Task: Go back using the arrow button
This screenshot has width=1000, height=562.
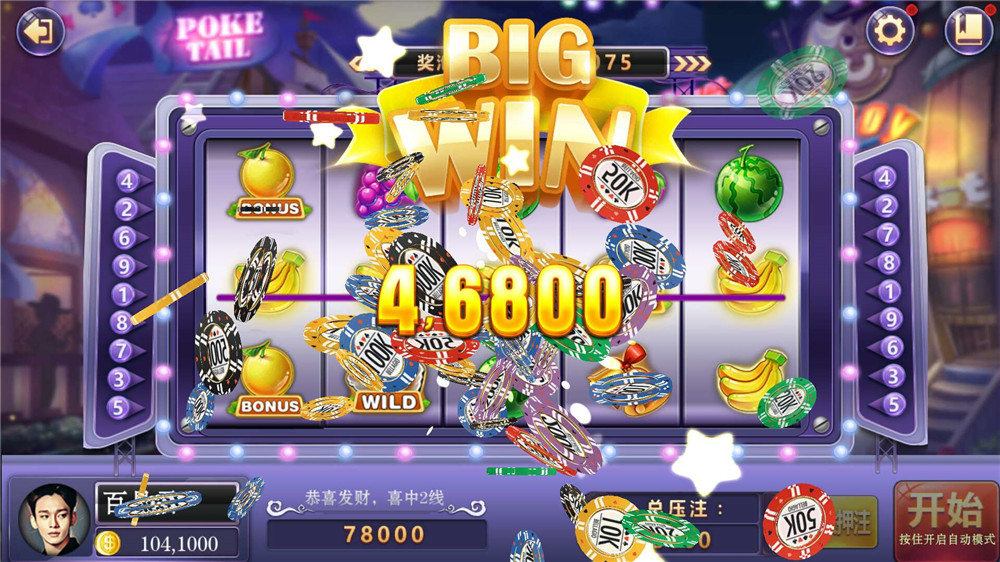Action: 40,32
